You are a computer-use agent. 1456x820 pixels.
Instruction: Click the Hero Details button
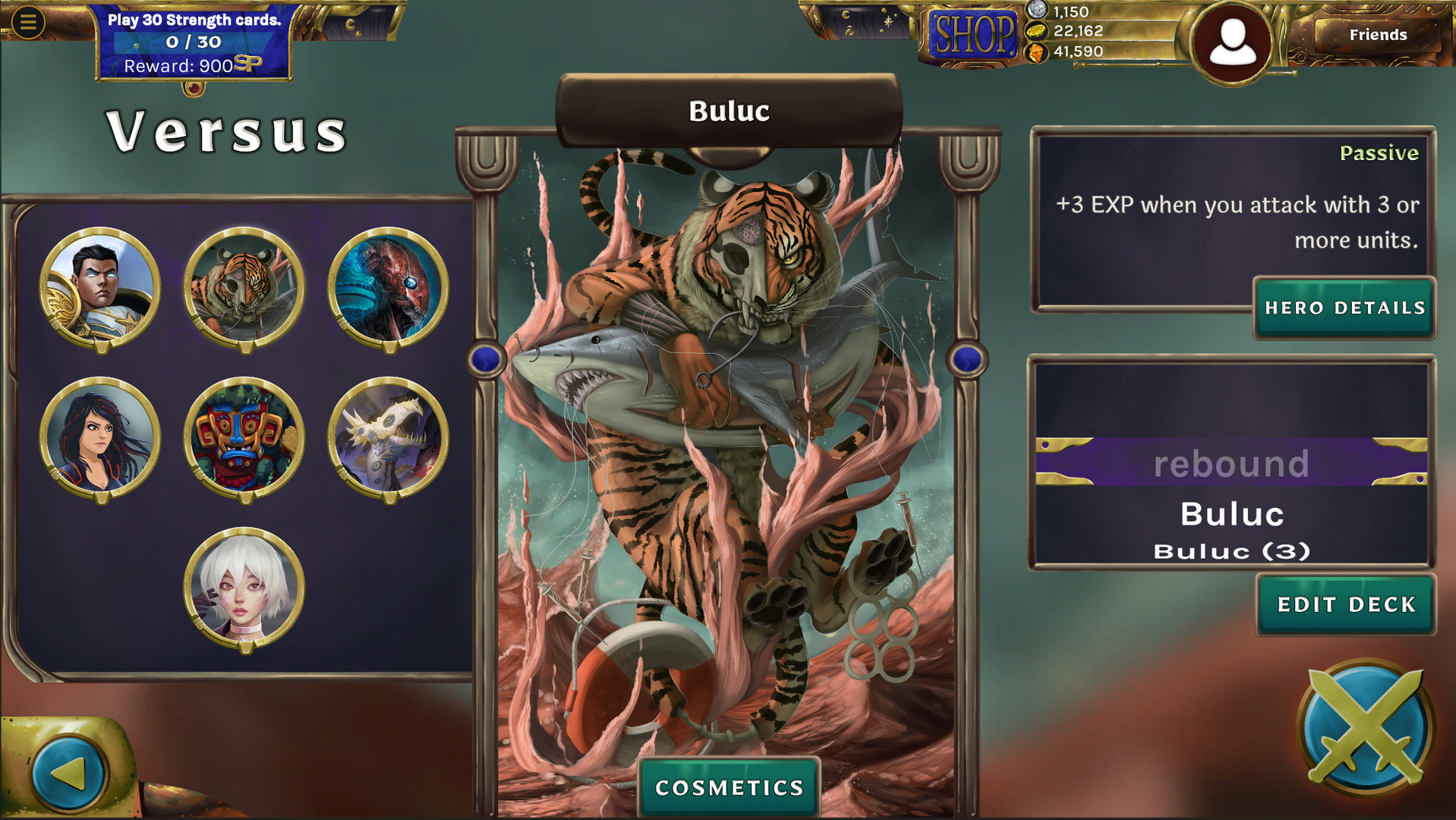1344,308
